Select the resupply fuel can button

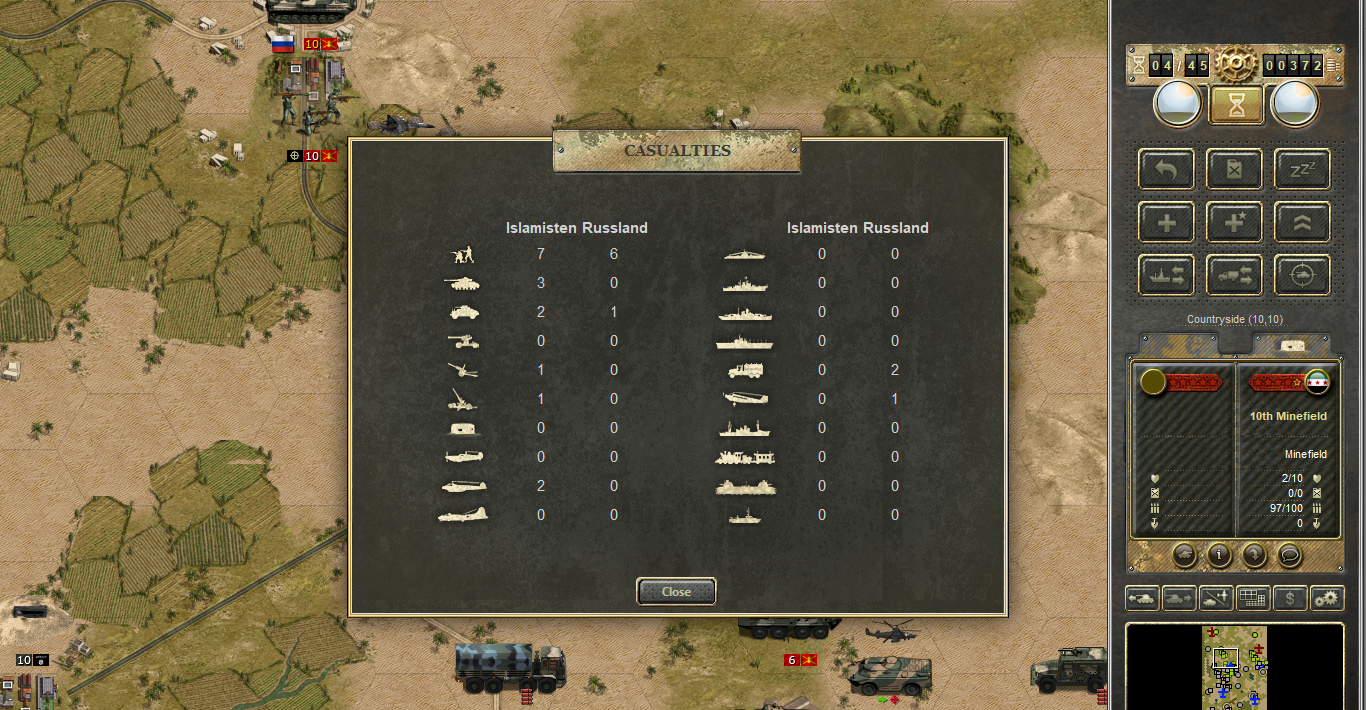(1234, 169)
